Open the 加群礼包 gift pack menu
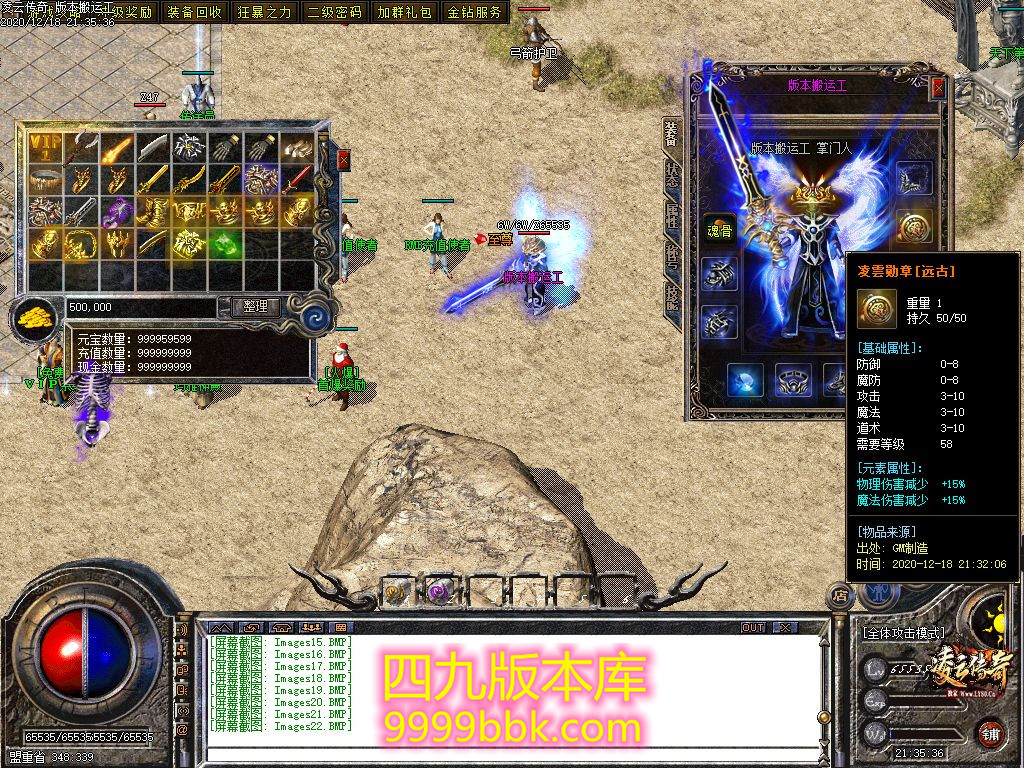 (x=405, y=12)
